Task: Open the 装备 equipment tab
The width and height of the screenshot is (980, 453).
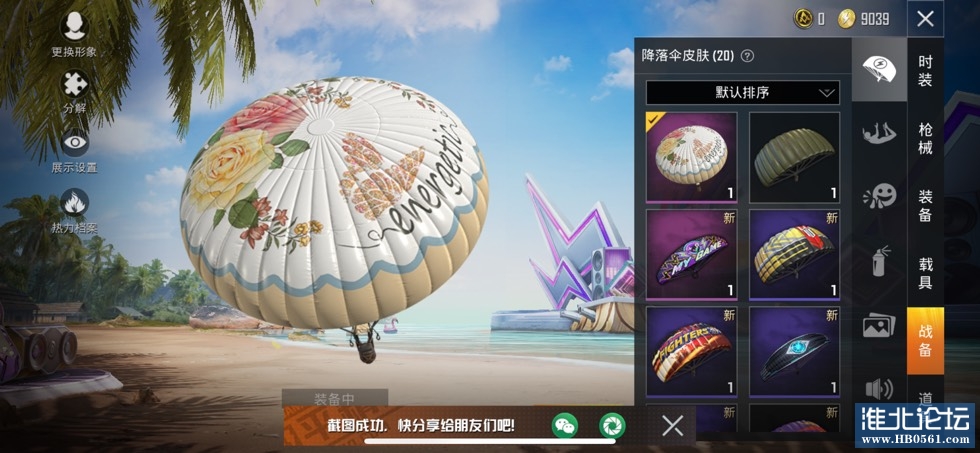Action: [925, 206]
